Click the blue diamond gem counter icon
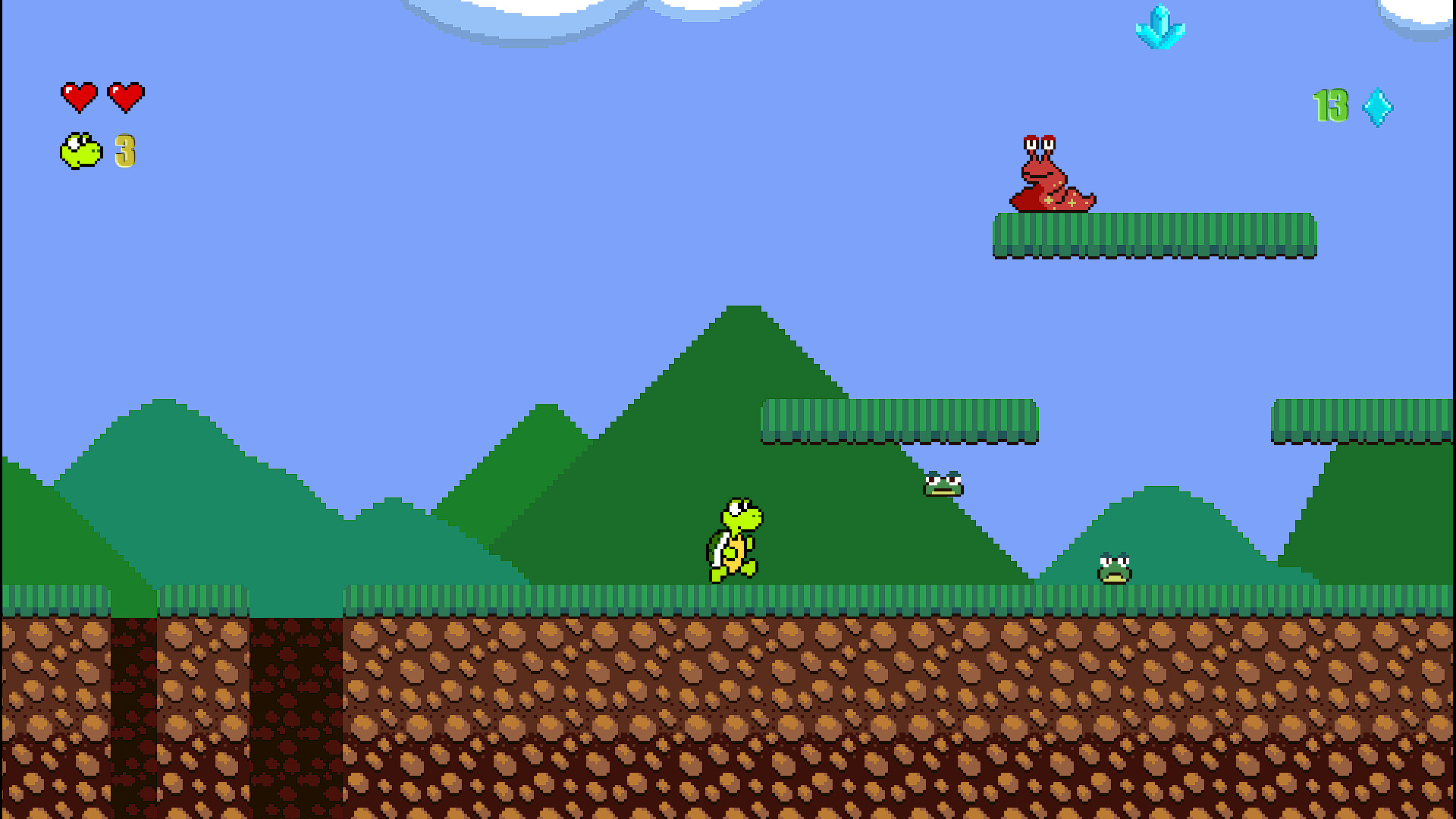The height and width of the screenshot is (819, 1456). tap(1378, 106)
